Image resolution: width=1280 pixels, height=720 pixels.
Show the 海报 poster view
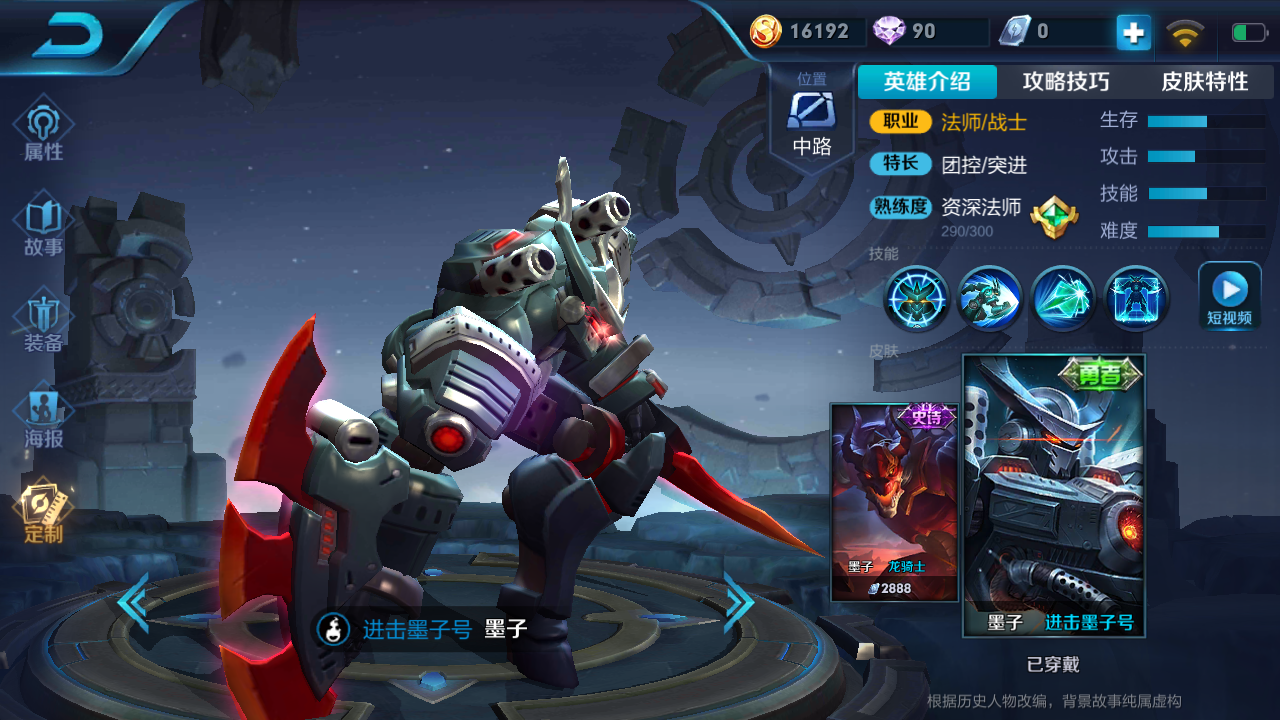[44, 418]
